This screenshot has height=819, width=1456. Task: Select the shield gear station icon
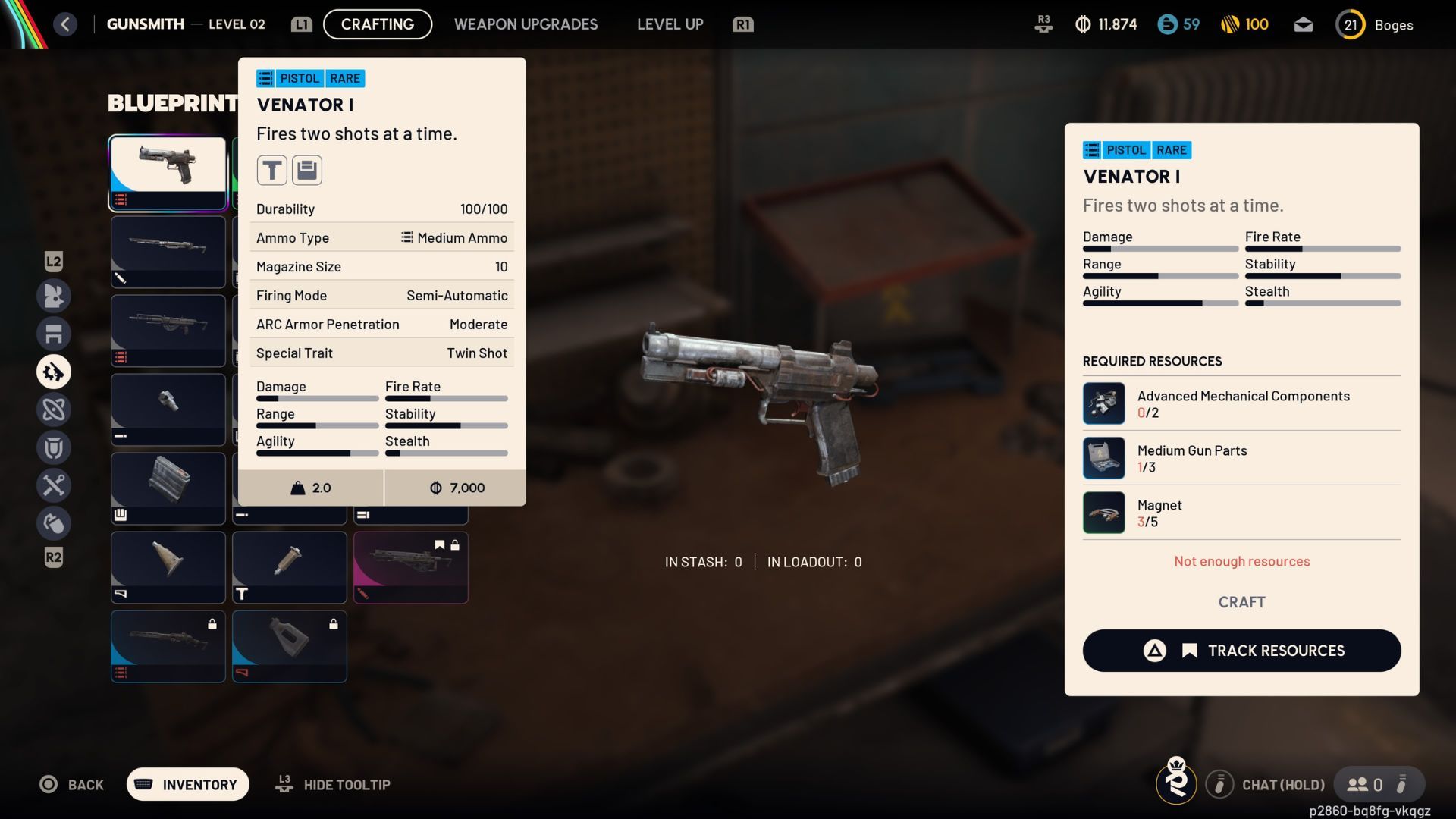point(54,447)
